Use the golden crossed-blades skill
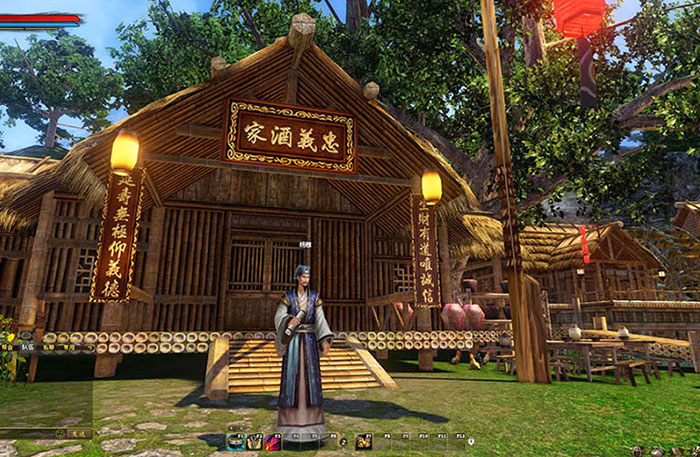The image size is (700, 457). pos(254,441)
